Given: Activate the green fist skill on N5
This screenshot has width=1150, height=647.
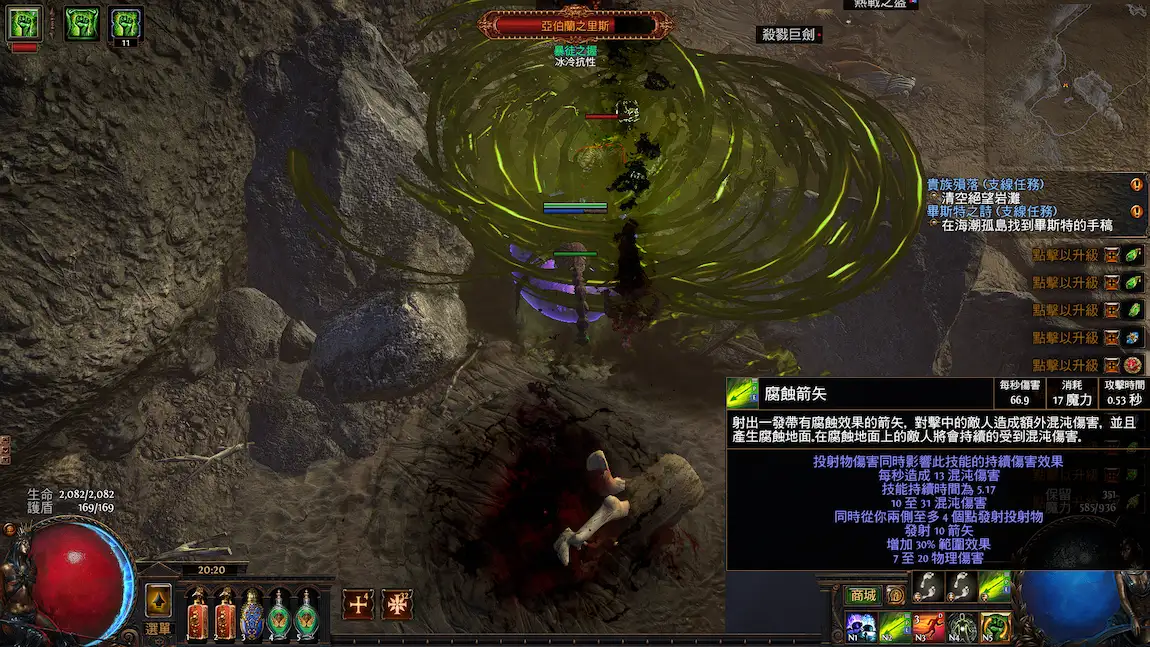Looking at the screenshot, I should pos(995,627).
